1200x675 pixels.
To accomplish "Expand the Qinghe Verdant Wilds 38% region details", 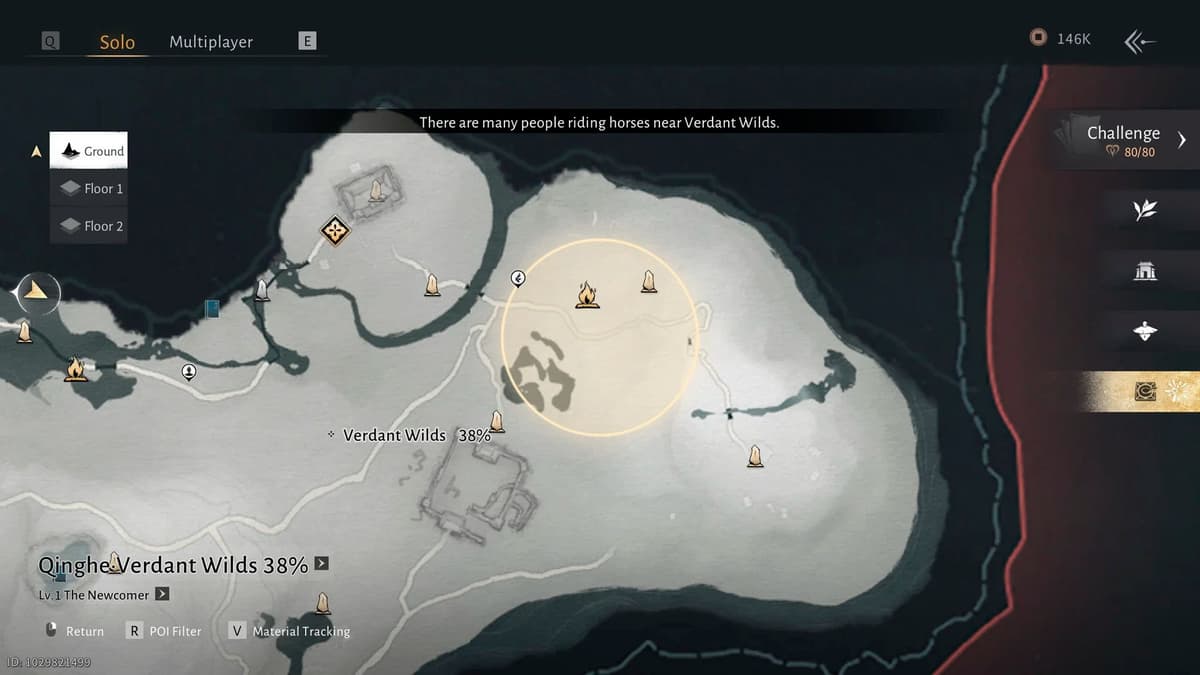I will click(321, 564).
